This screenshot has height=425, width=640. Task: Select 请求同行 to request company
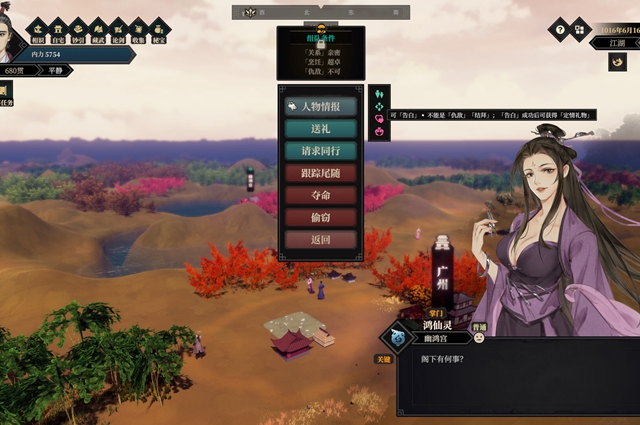[x=320, y=151]
